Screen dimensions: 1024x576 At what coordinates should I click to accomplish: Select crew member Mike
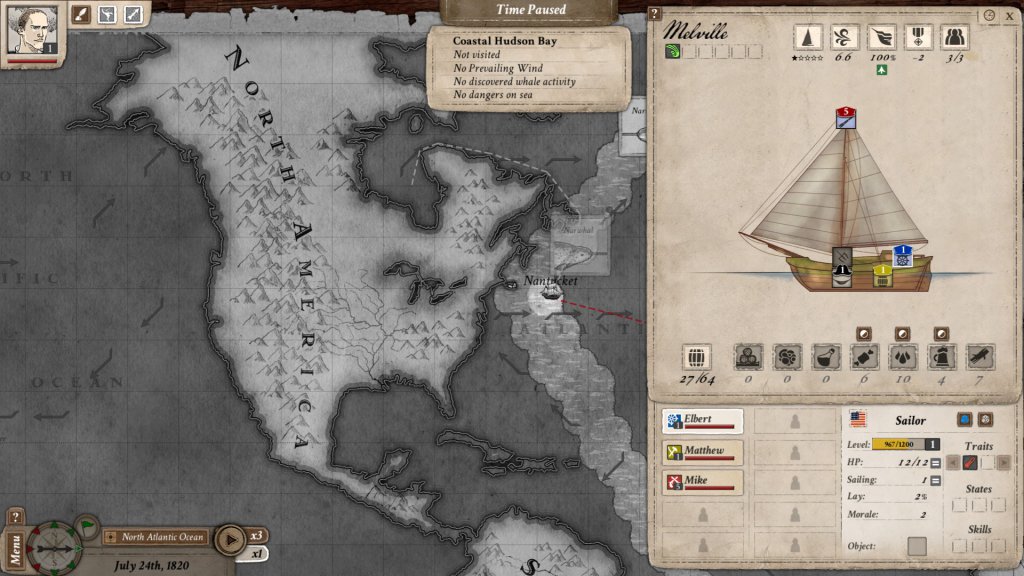703,483
